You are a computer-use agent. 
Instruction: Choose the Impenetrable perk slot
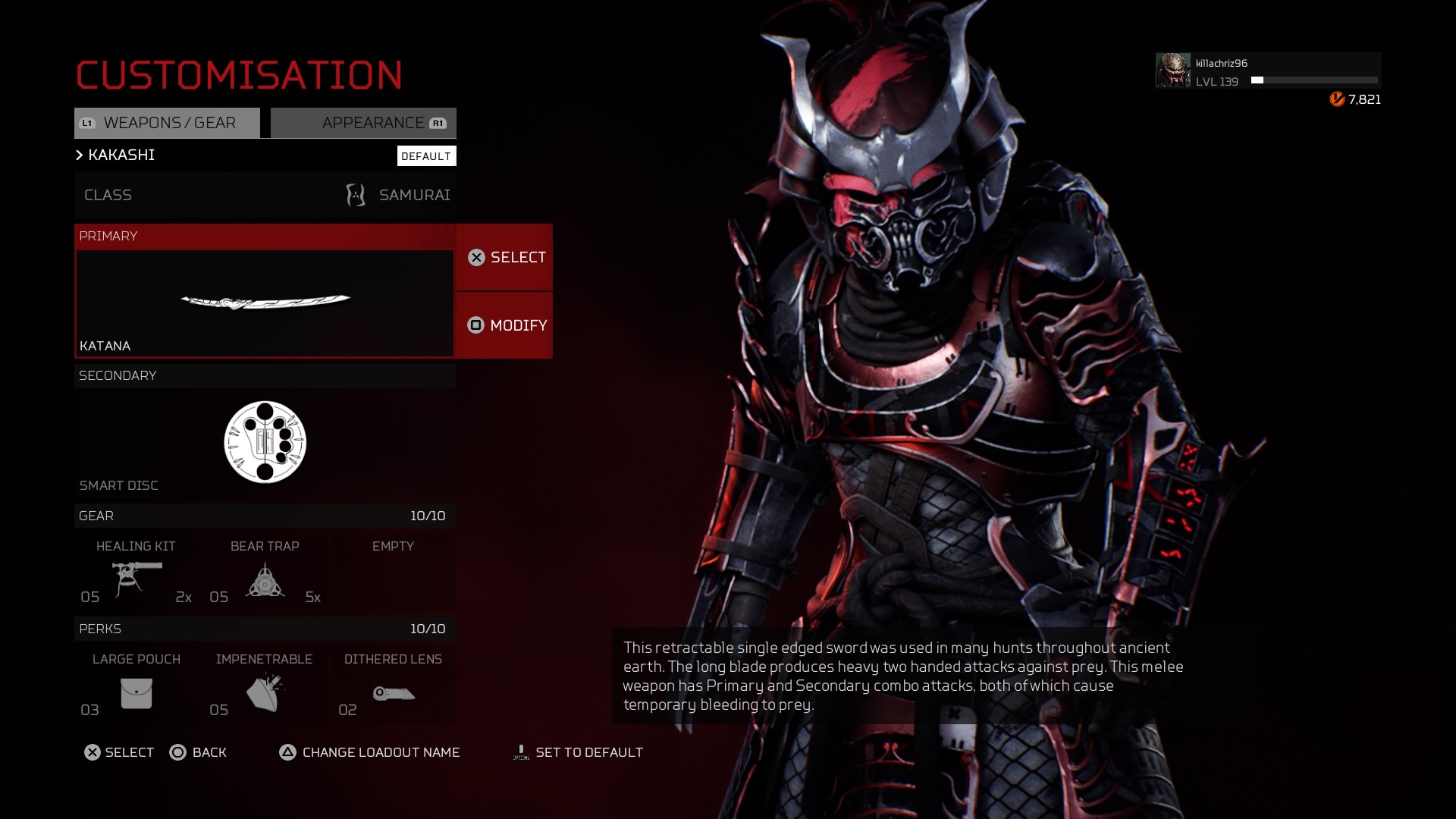tap(265, 687)
